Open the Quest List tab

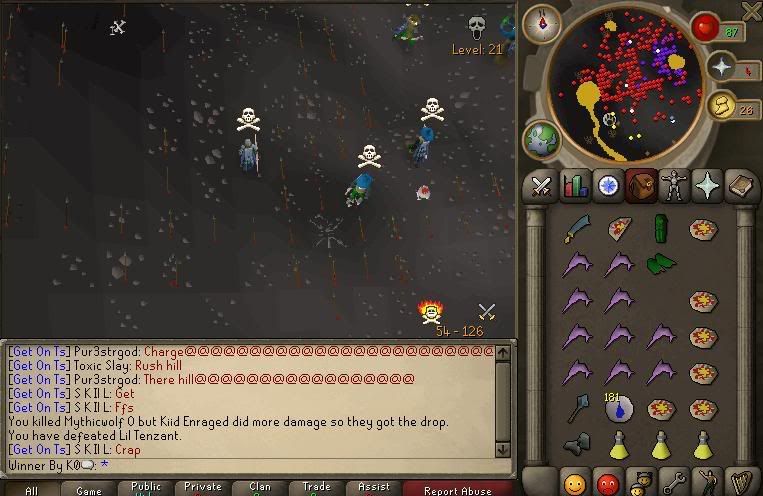pyautogui.click(x=608, y=185)
